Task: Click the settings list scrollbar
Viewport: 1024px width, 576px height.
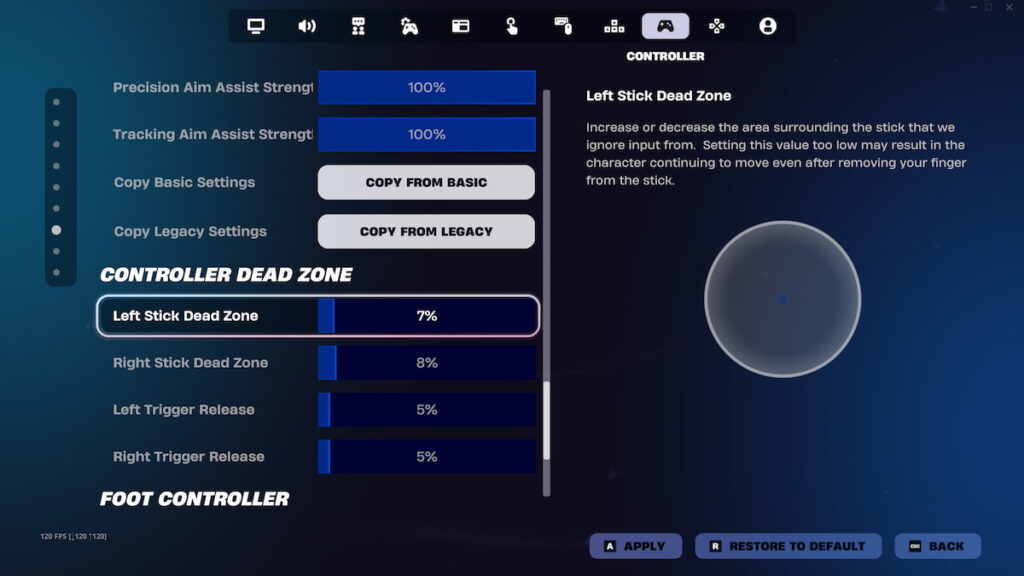Action: [x=546, y=420]
